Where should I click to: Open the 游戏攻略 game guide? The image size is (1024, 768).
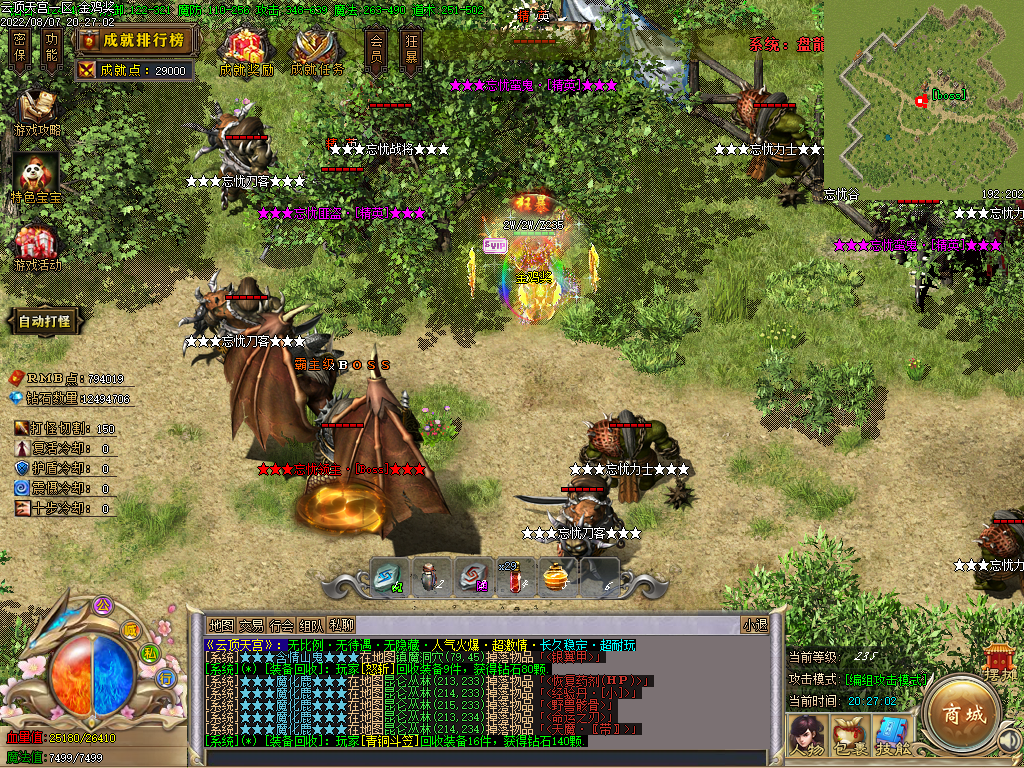click(x=37, y=112)
